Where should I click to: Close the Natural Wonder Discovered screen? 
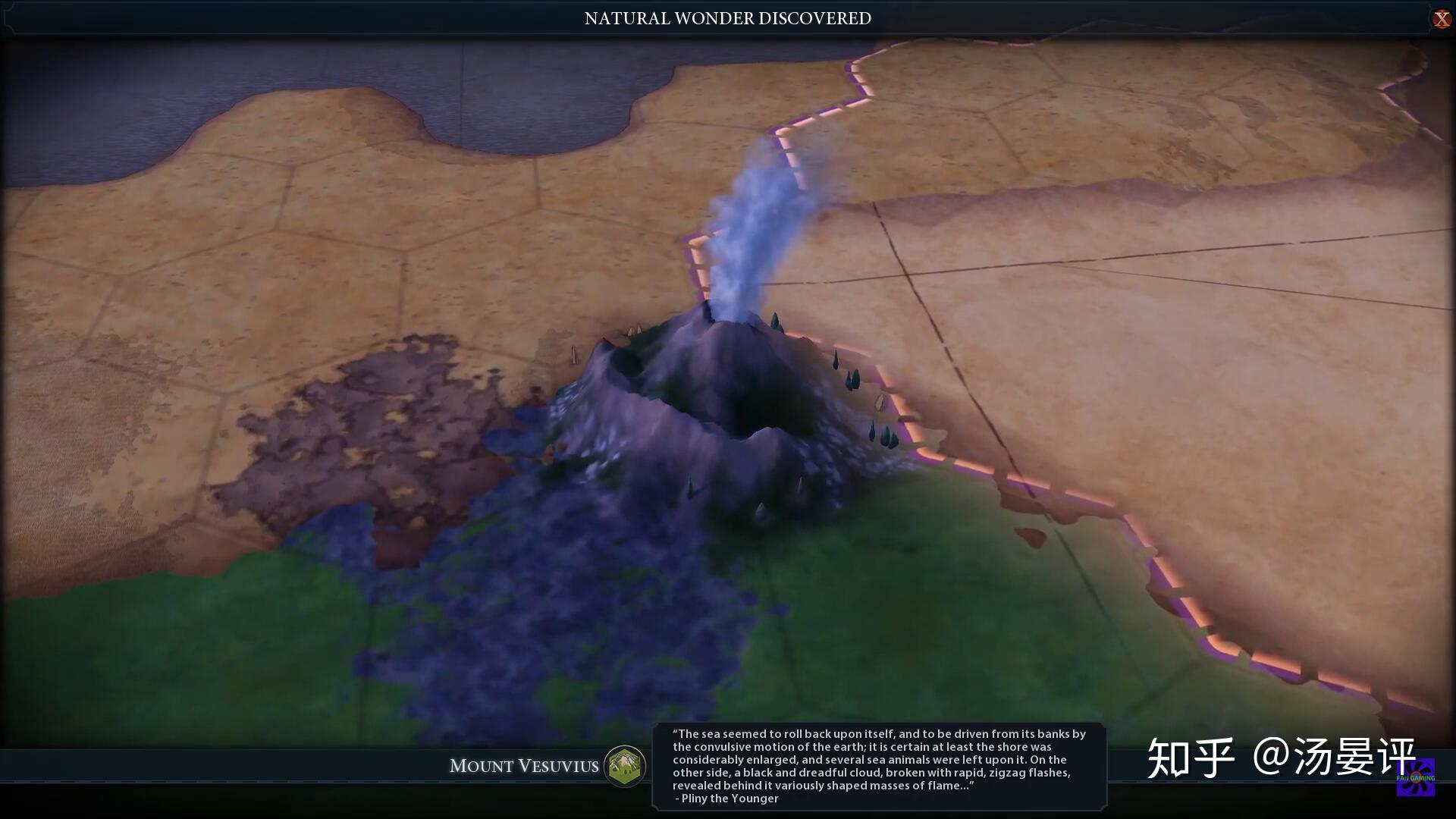1441,19
